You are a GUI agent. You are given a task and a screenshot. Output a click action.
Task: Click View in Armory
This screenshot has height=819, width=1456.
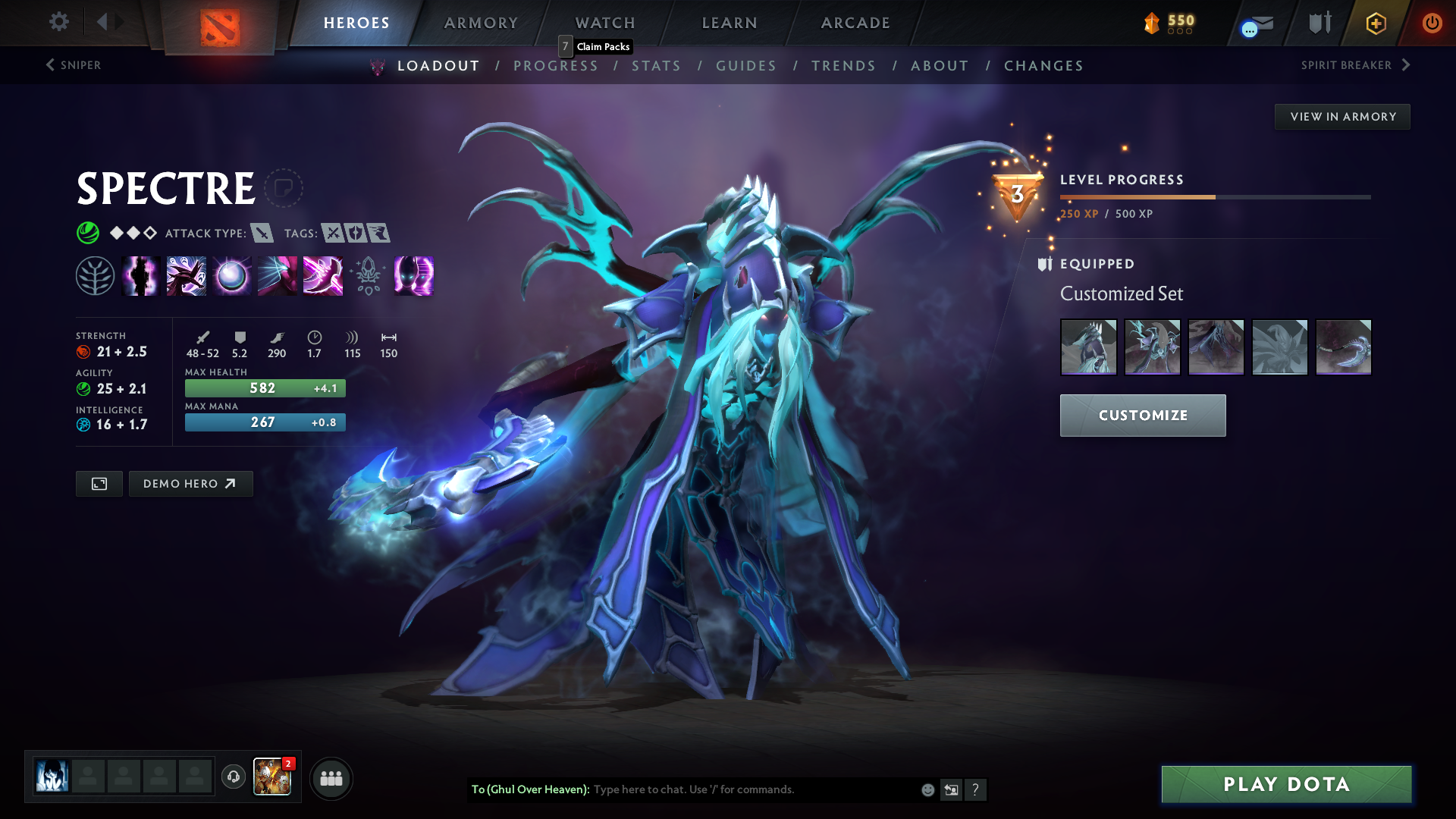click(1342, 116)
